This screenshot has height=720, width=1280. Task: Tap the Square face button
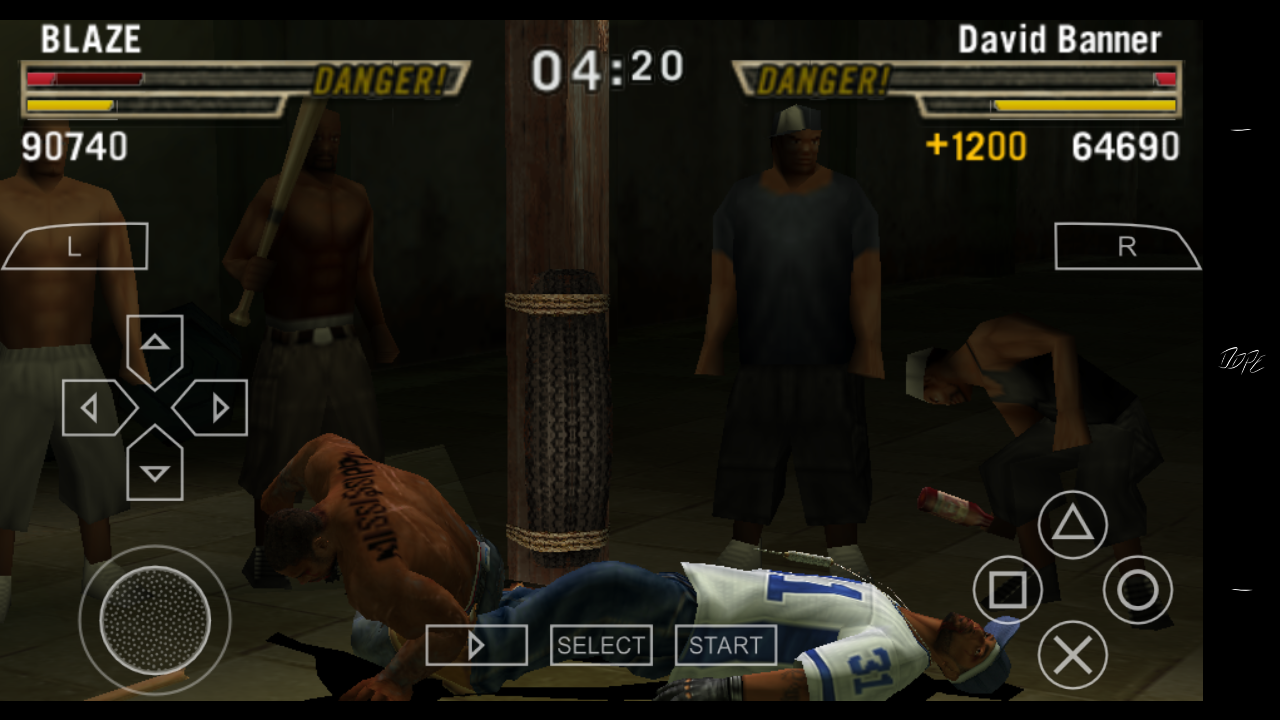click(1008, 590)
